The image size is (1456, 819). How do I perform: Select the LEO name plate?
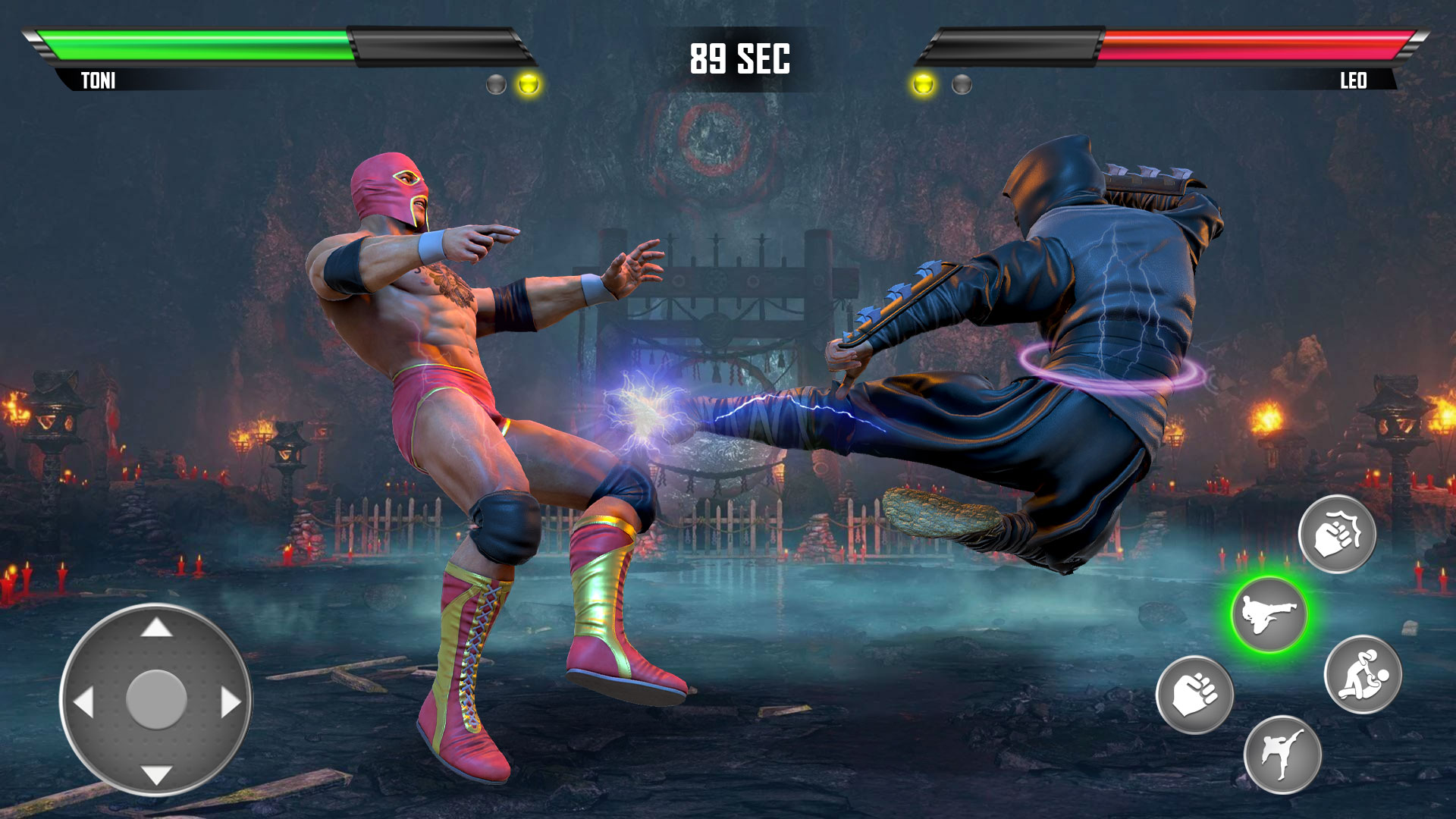pyautogui.click(x=1354, y=79)
